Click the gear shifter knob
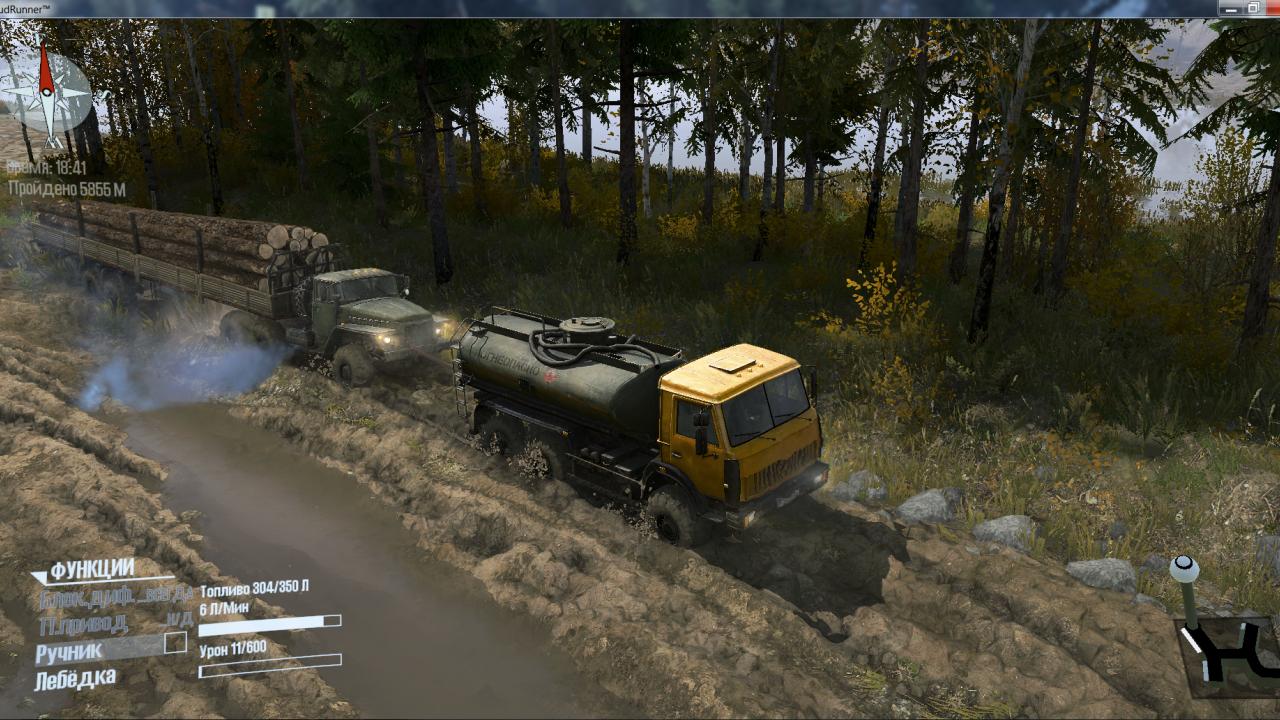 1184,569
